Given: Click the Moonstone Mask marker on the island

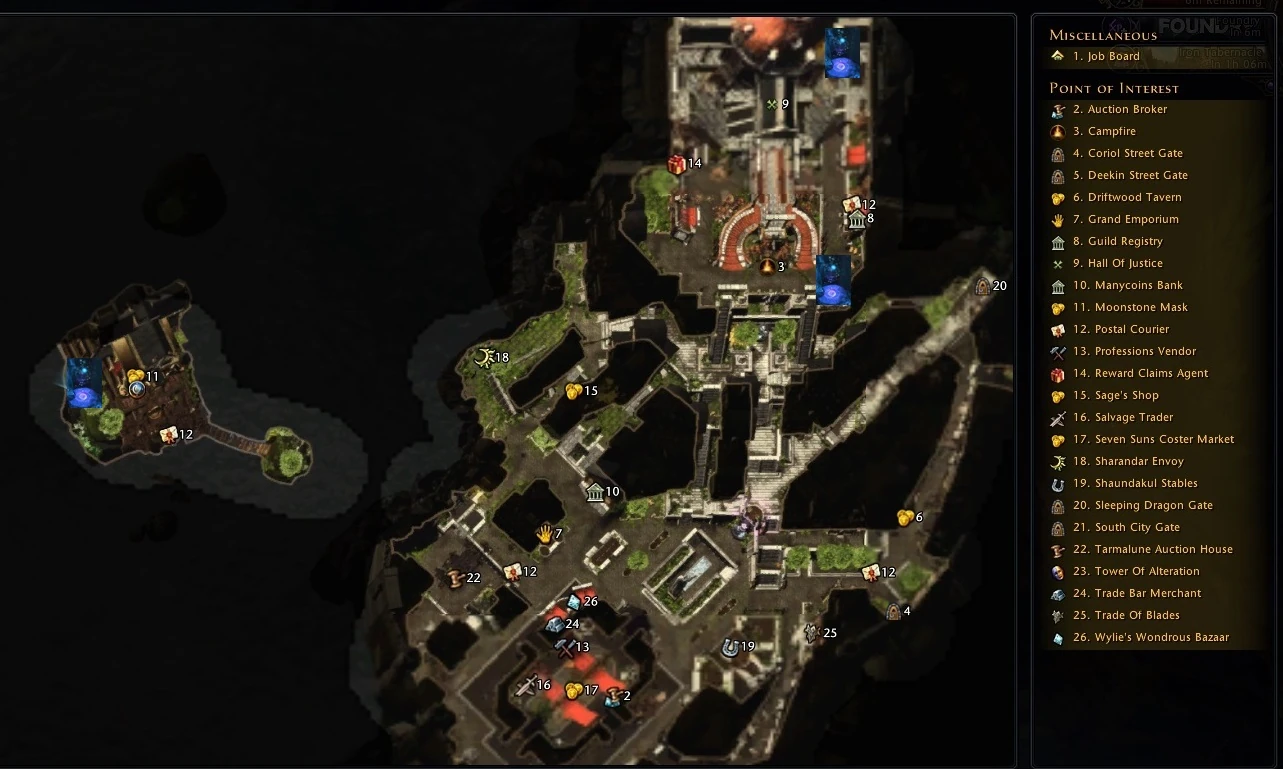Looking at the screenshot, I should click(x=137, y=377).
